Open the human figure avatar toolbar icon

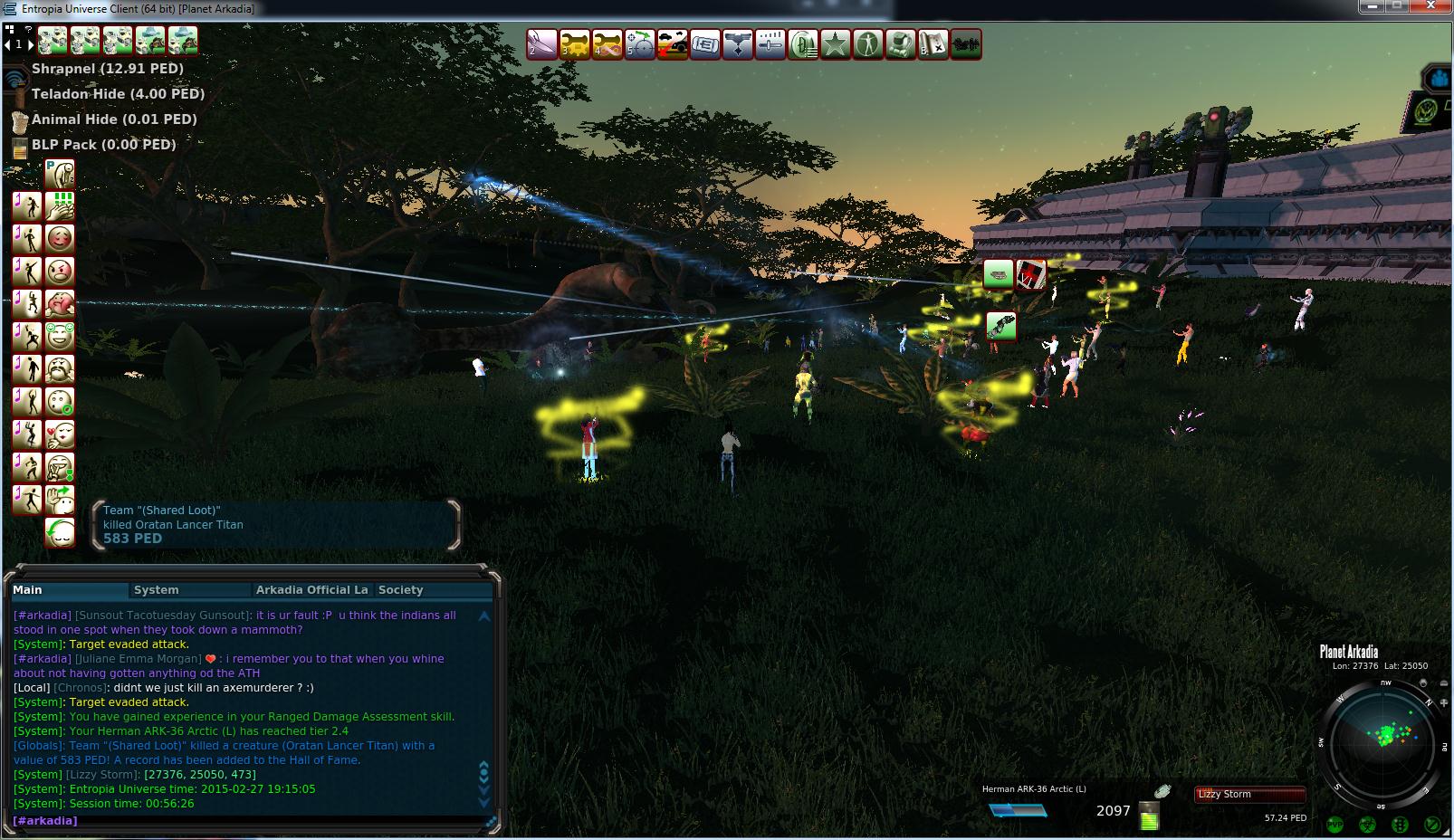pos(868,44)
